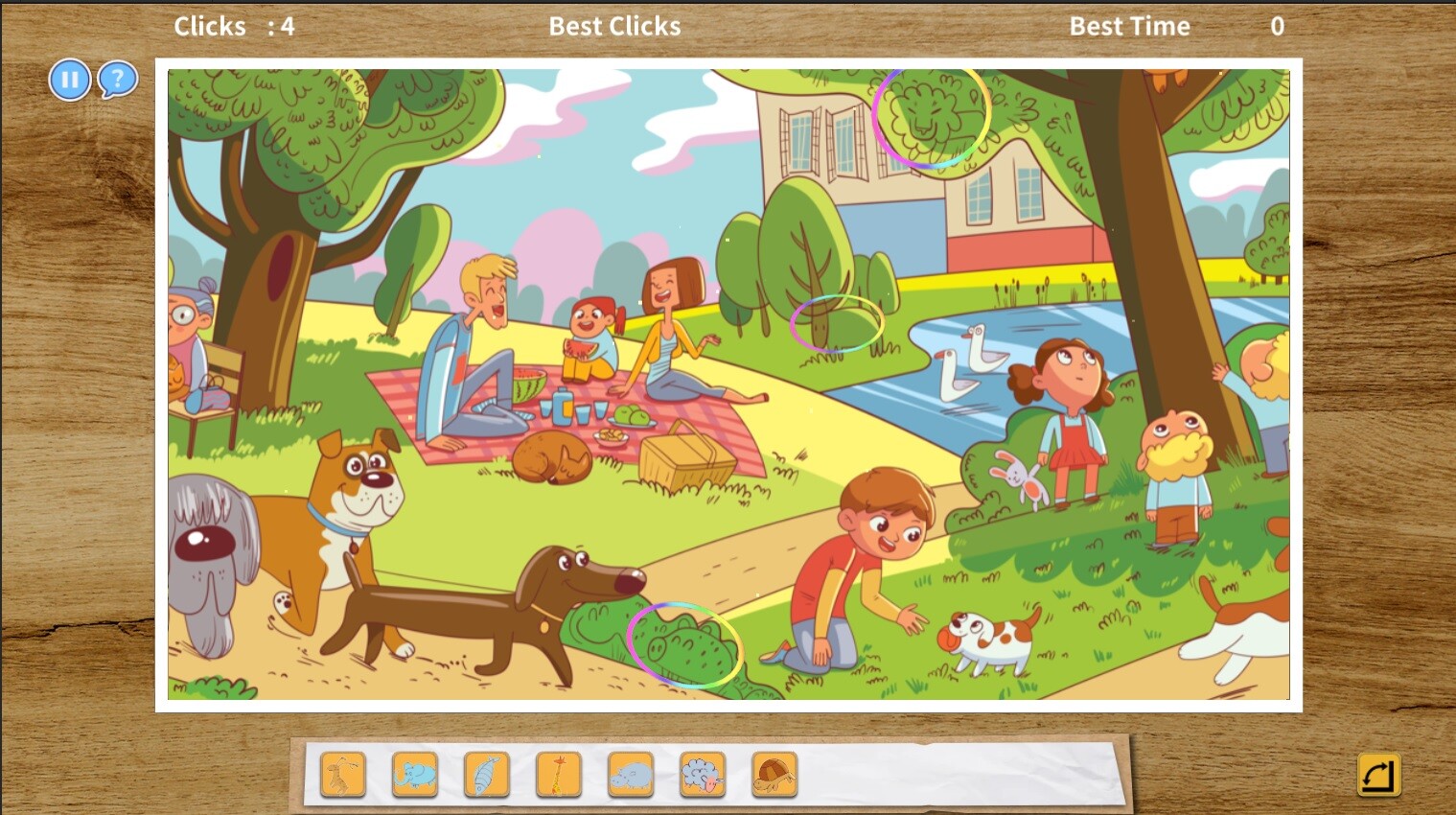Click the Clicks counter at the top

click(x=233, y=26)
